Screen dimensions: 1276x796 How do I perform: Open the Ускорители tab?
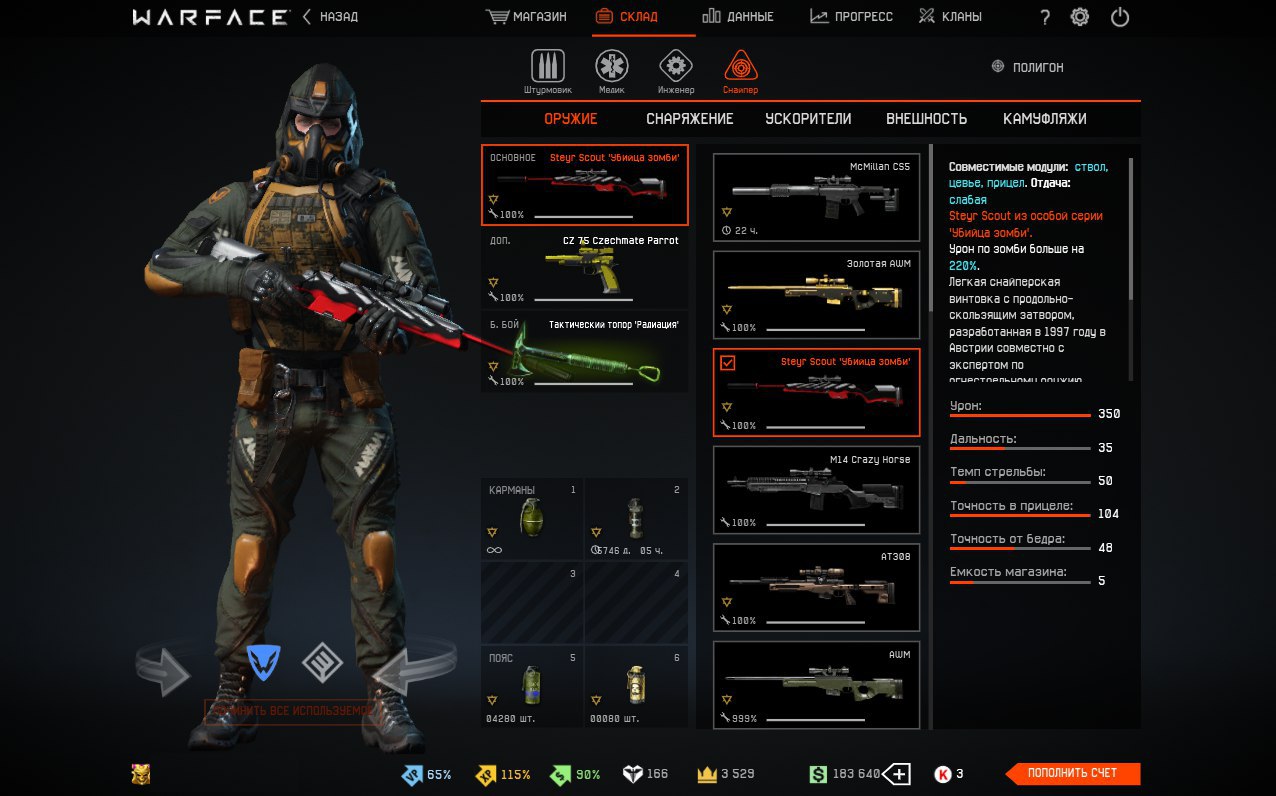click(x=808, y=119)
